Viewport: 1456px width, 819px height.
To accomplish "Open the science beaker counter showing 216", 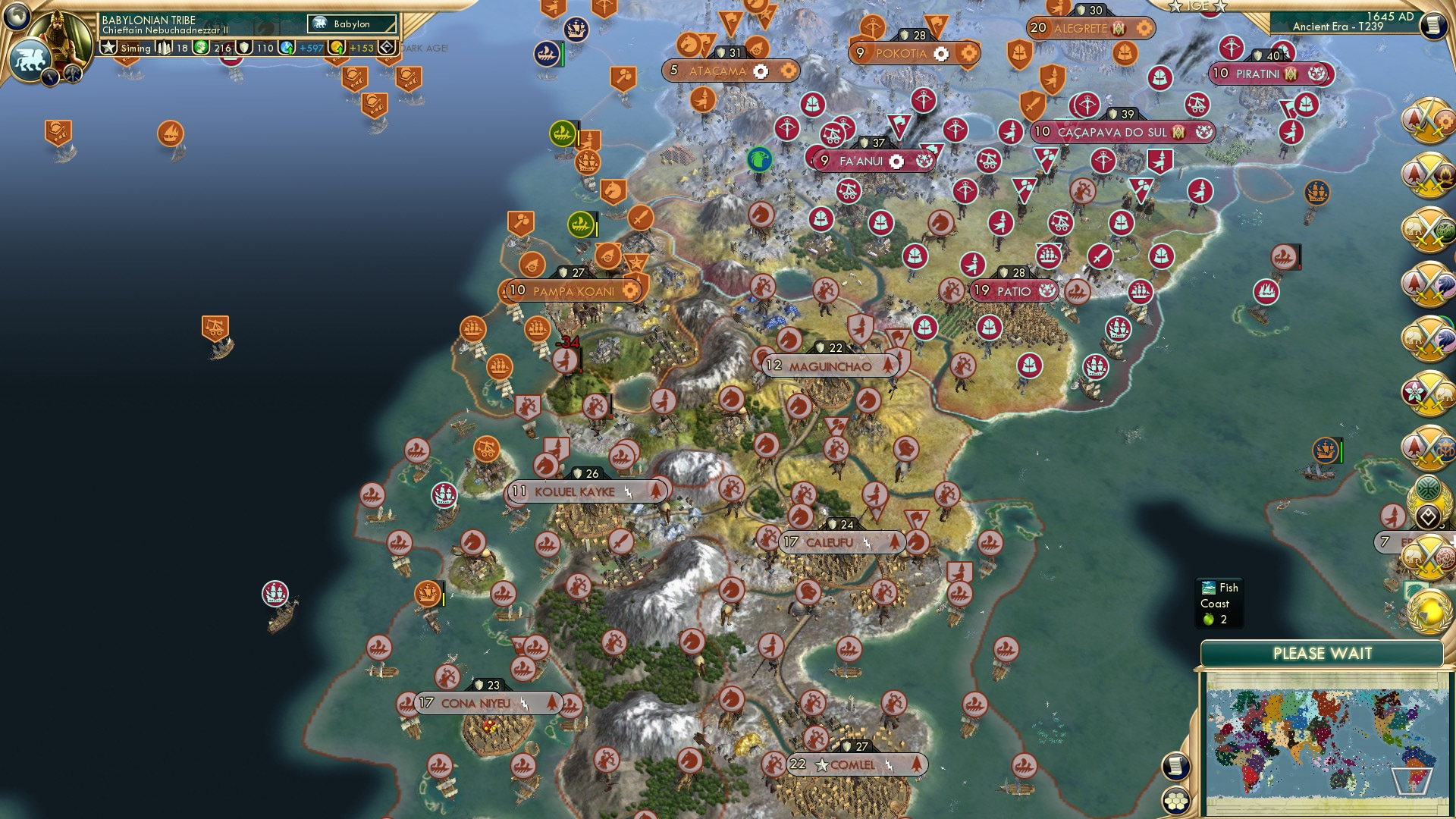I will pyautogui.click(x=201, y=48).
